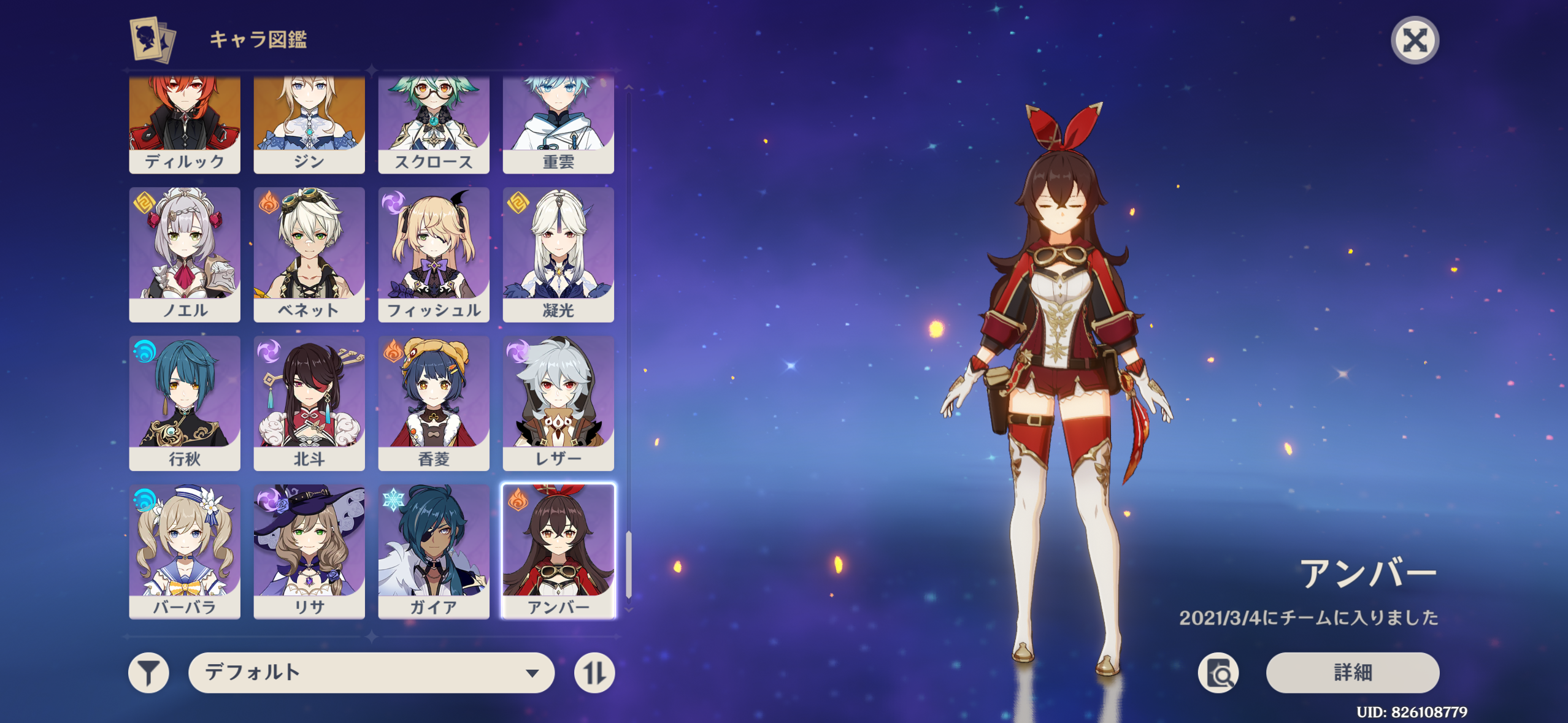Close the character archive screen
Screen dimensions: 1568x723
click(x=1414, y=40)
